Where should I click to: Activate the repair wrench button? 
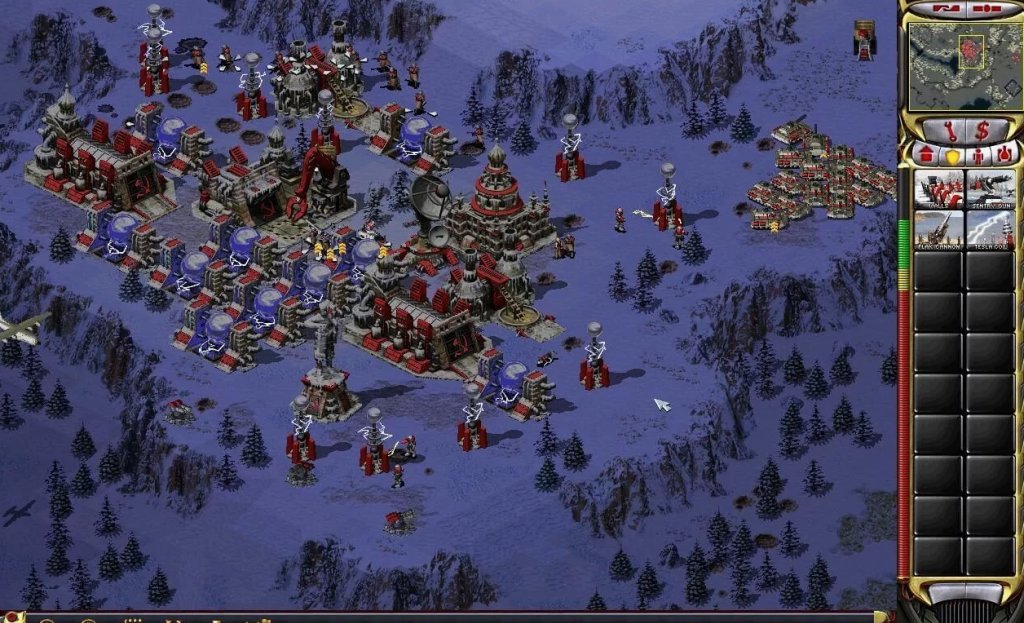pyautogui.click(x=939, y=129)
